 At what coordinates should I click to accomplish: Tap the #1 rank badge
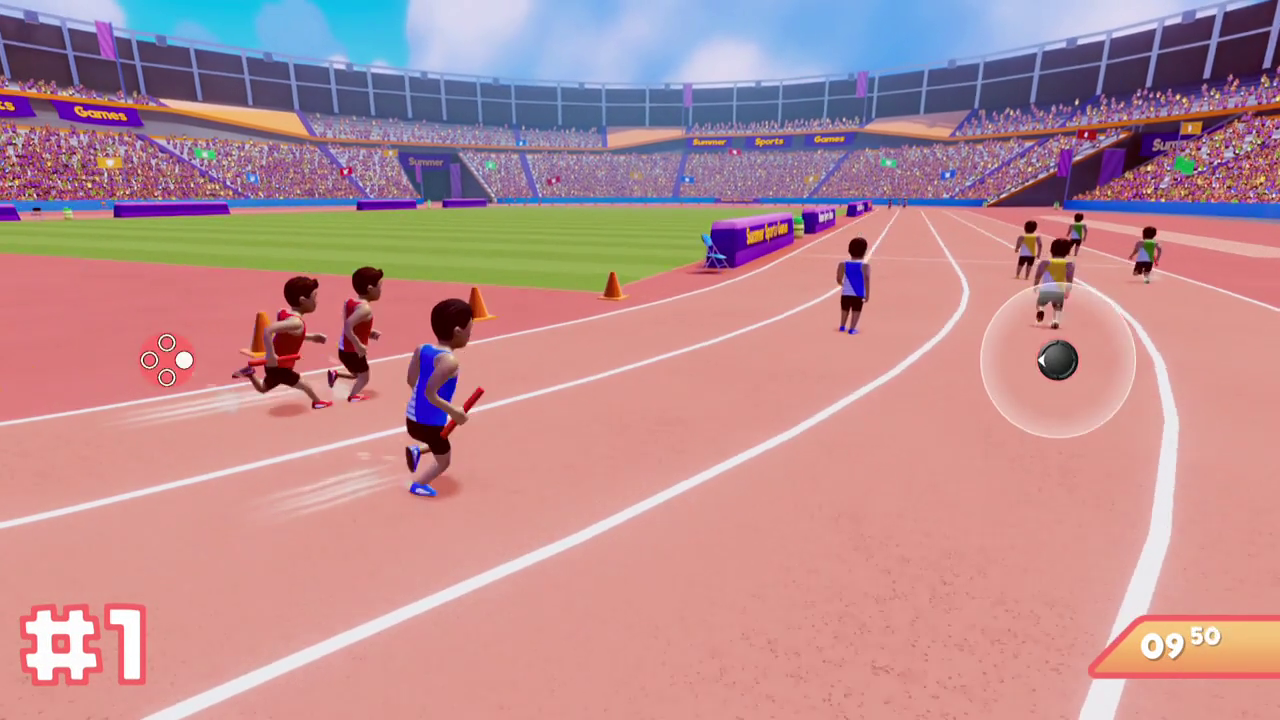pos(85,645)
